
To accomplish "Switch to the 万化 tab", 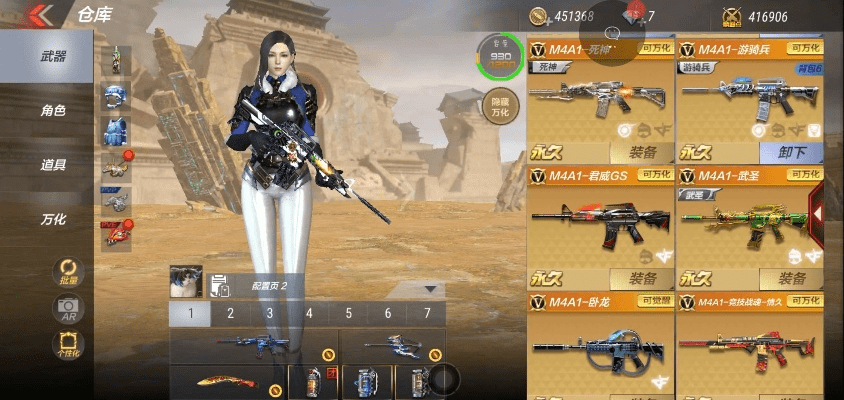I will click(x=52, y=219).
